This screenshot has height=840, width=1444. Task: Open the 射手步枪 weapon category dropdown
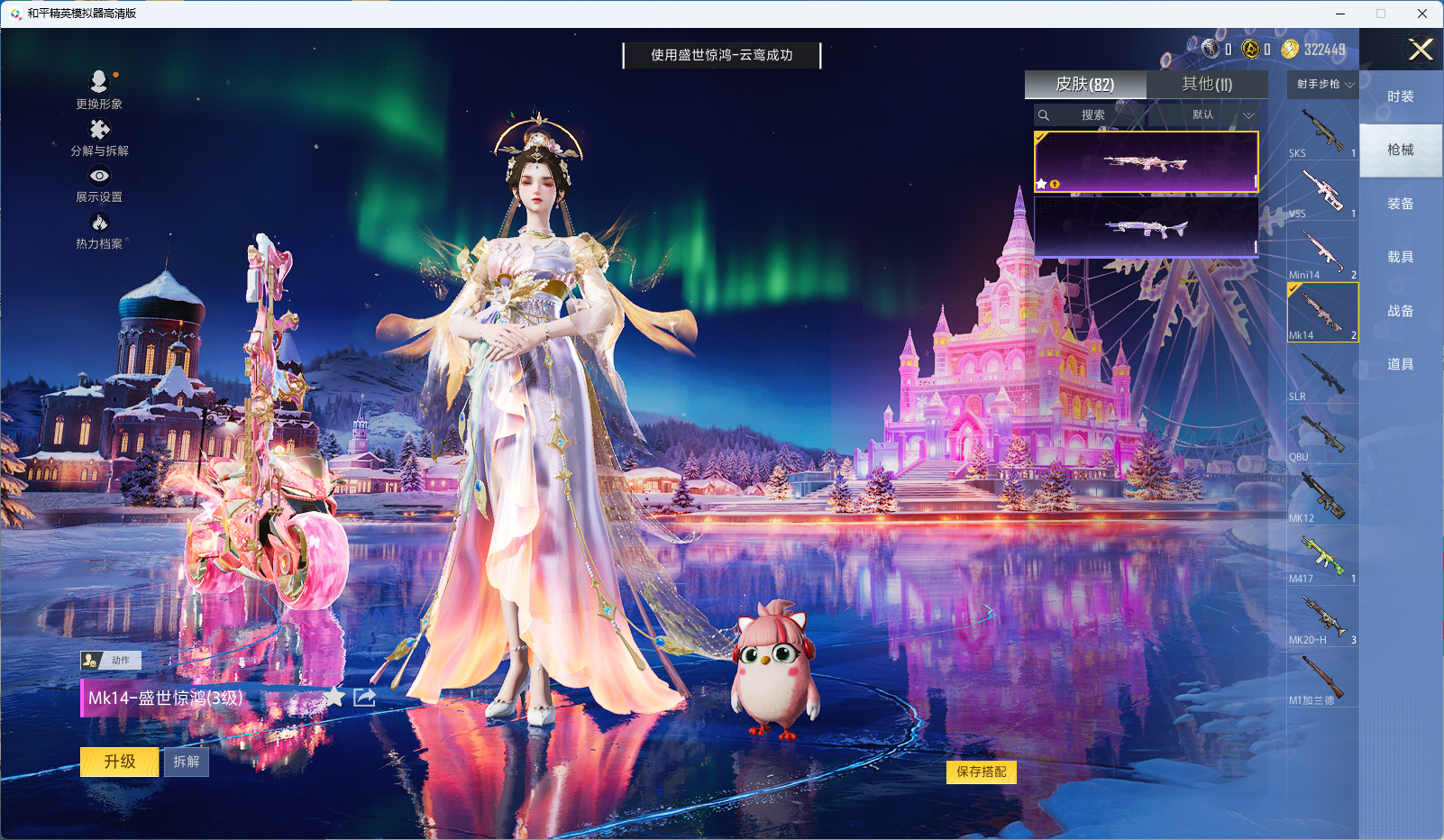point(1321,84)
